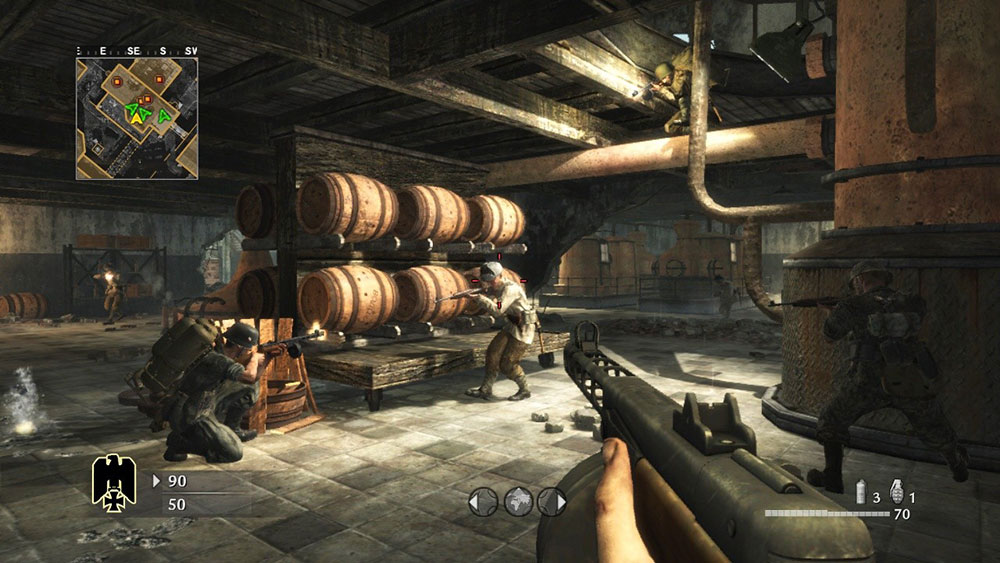
Task: Activate the center globe action slot icon
Action: (517, 501)
